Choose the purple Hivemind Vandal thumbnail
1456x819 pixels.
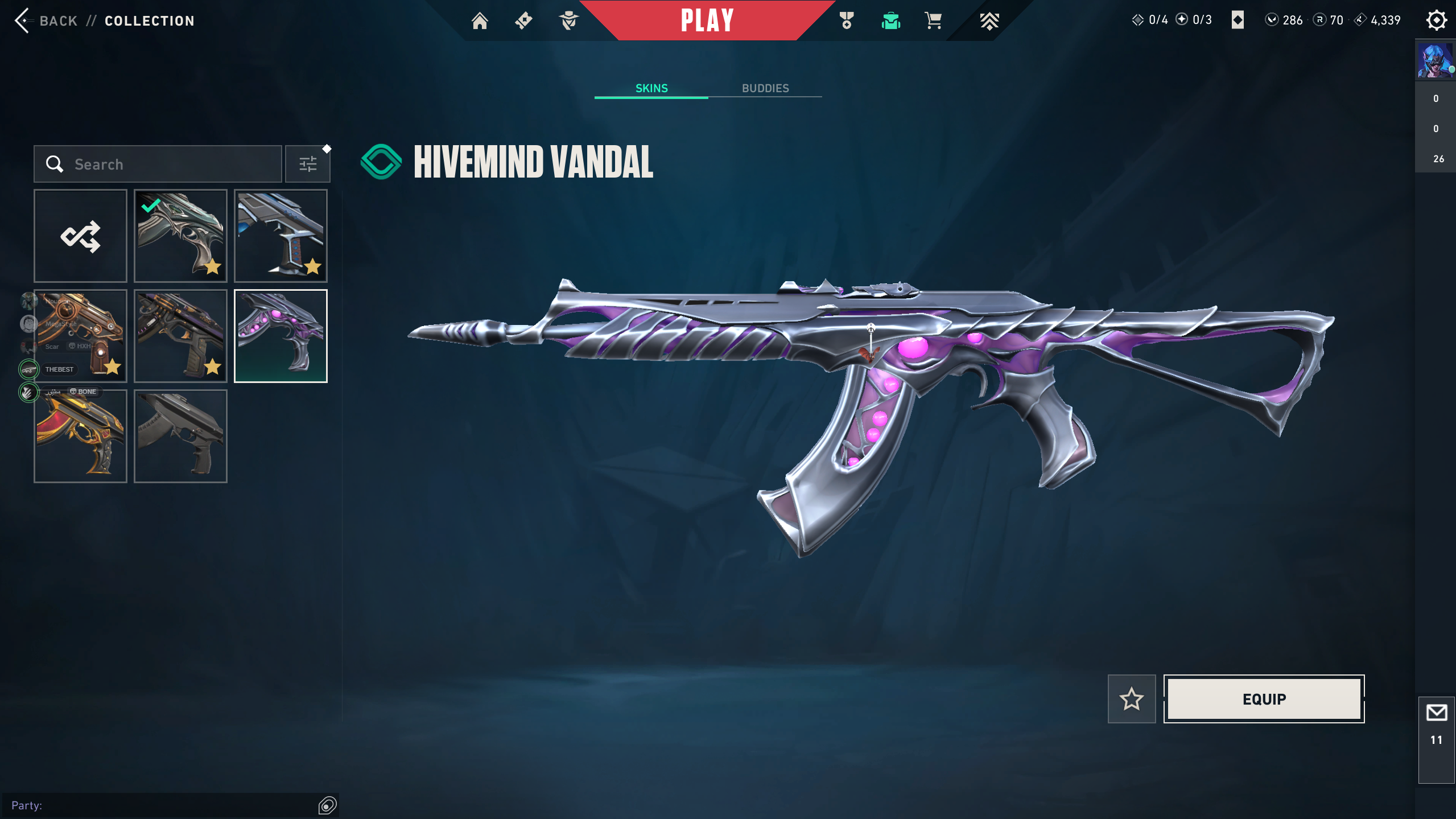(281, 336)
